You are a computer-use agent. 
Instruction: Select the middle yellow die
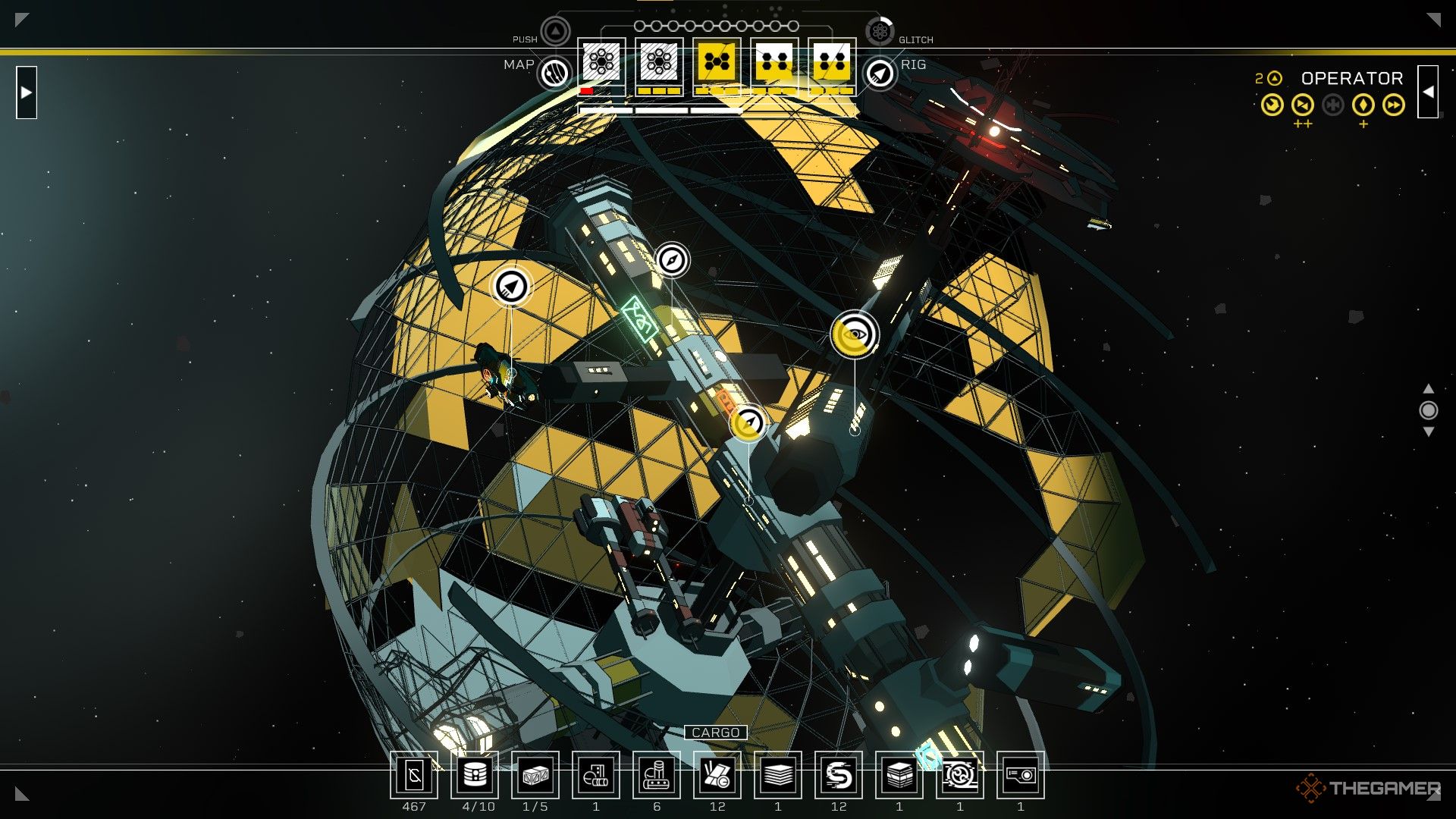point(716,62)
